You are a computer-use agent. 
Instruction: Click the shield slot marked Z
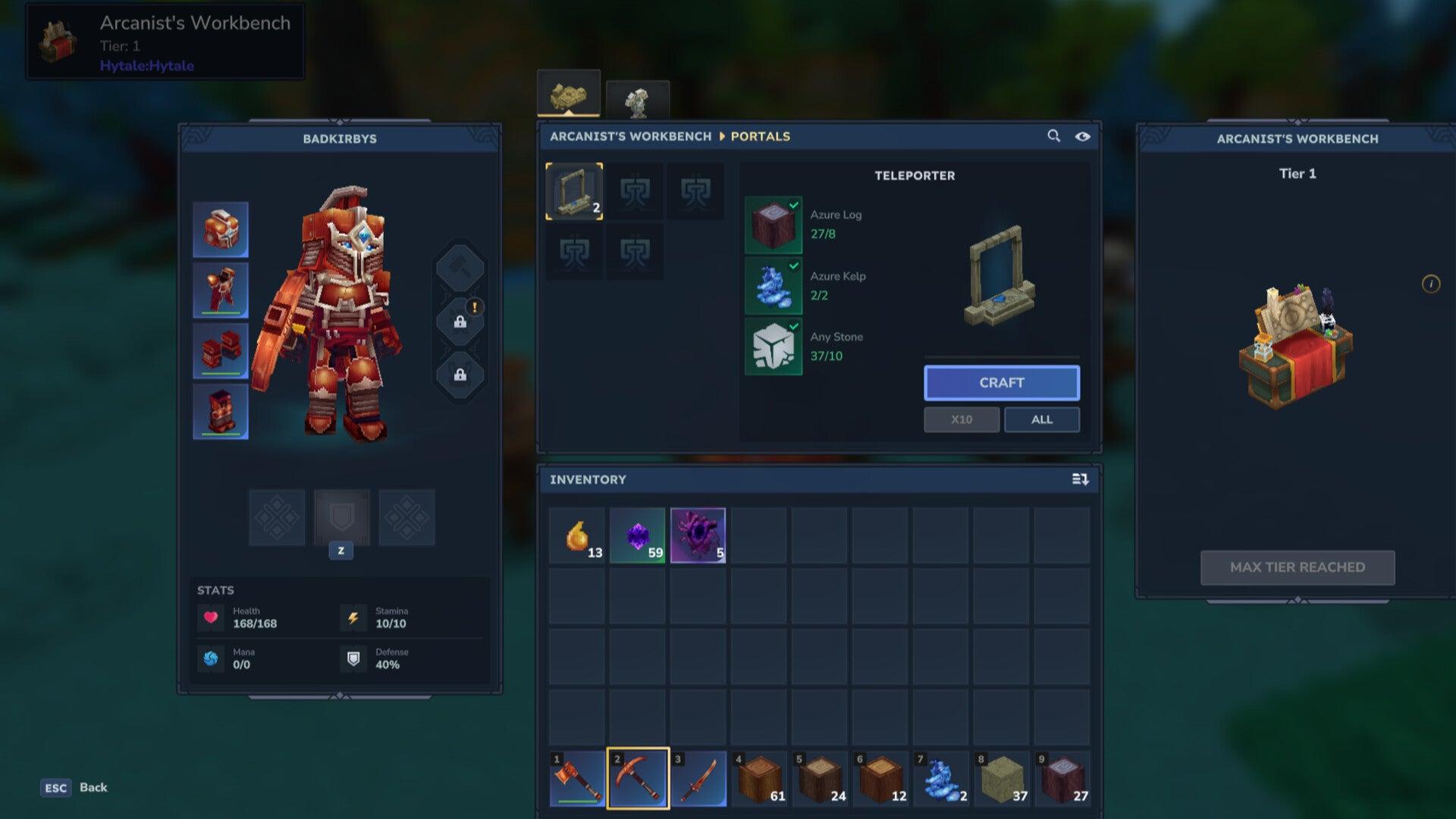click(342, 518)
